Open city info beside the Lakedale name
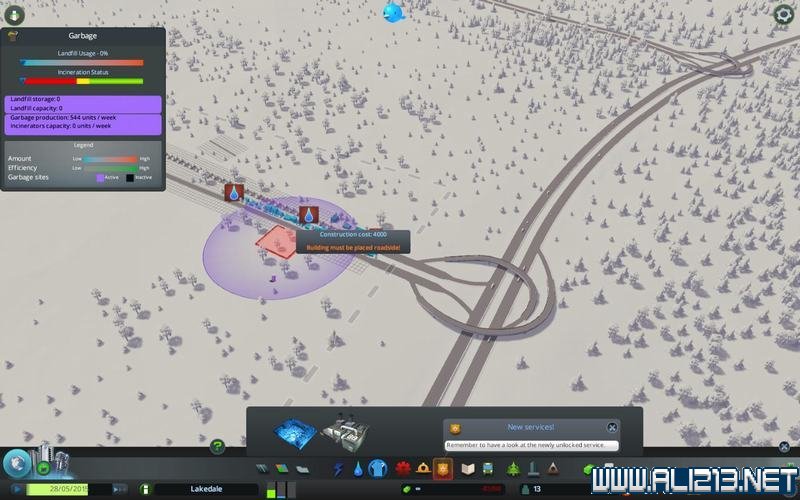800x500 pixels. (145, 489)
